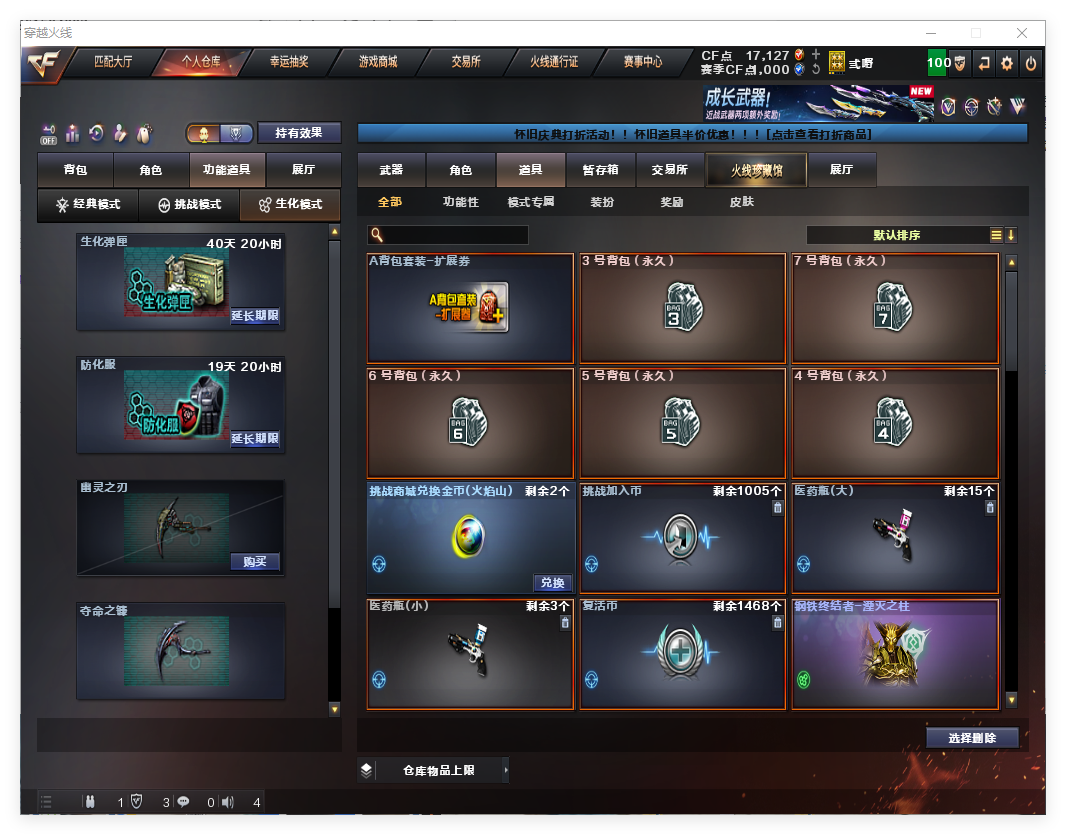This screenshot has width=1066, height=835.
Task: Buy the 幽灵之刃 weapon
Action: tap(255, 561)
